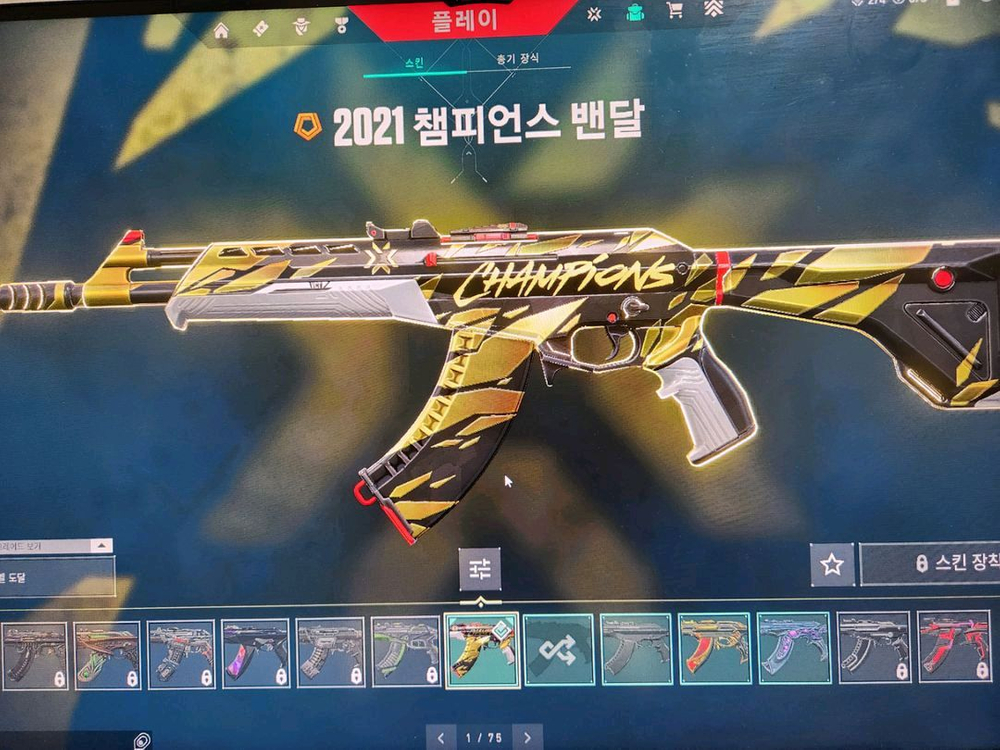Click the red 플레이 play button
Viewport: 1000px width, 750px height.
point(467,21)
